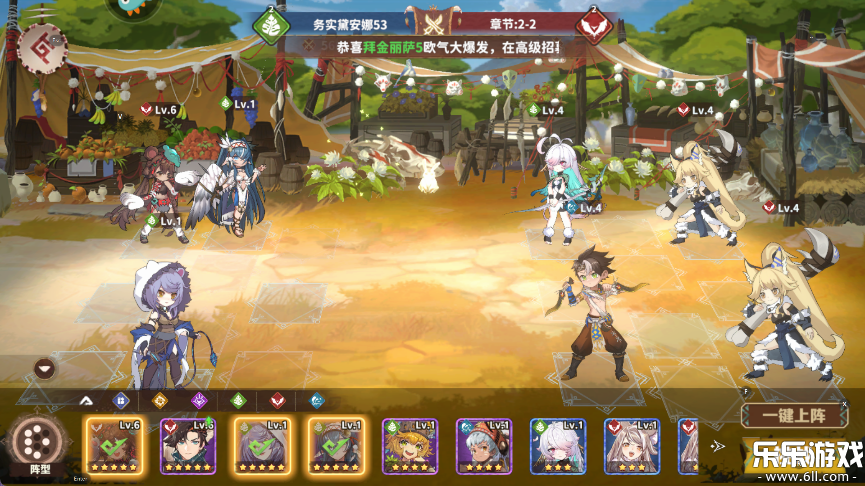Image resolution: width=865 pixels, height=486 pixels.
Task: Choose the blonde hero card with hat
Action: tap(410, 445)
